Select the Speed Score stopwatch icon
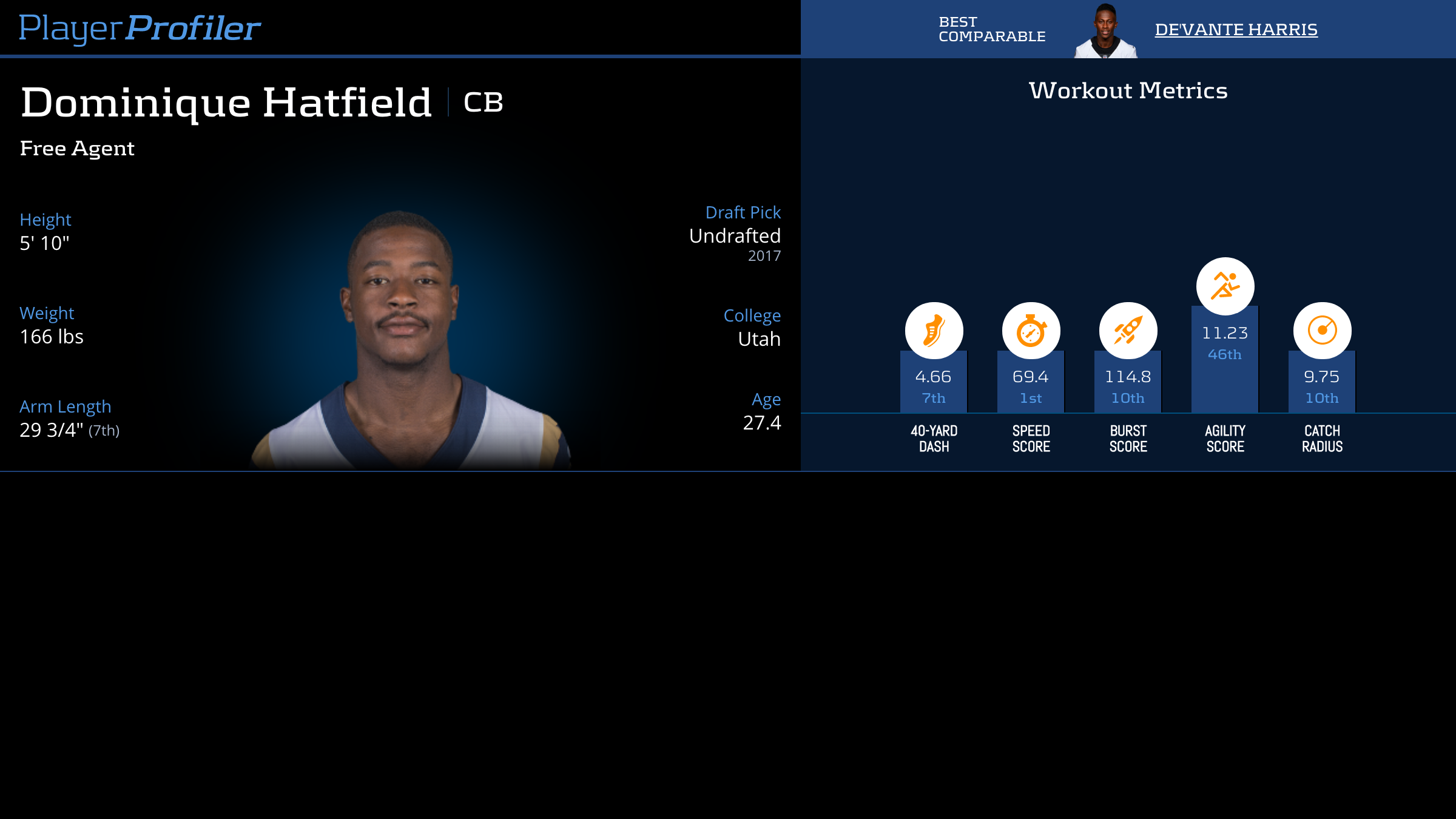The width and height of the screenshot is (1456, 819). coord(1031,331)
